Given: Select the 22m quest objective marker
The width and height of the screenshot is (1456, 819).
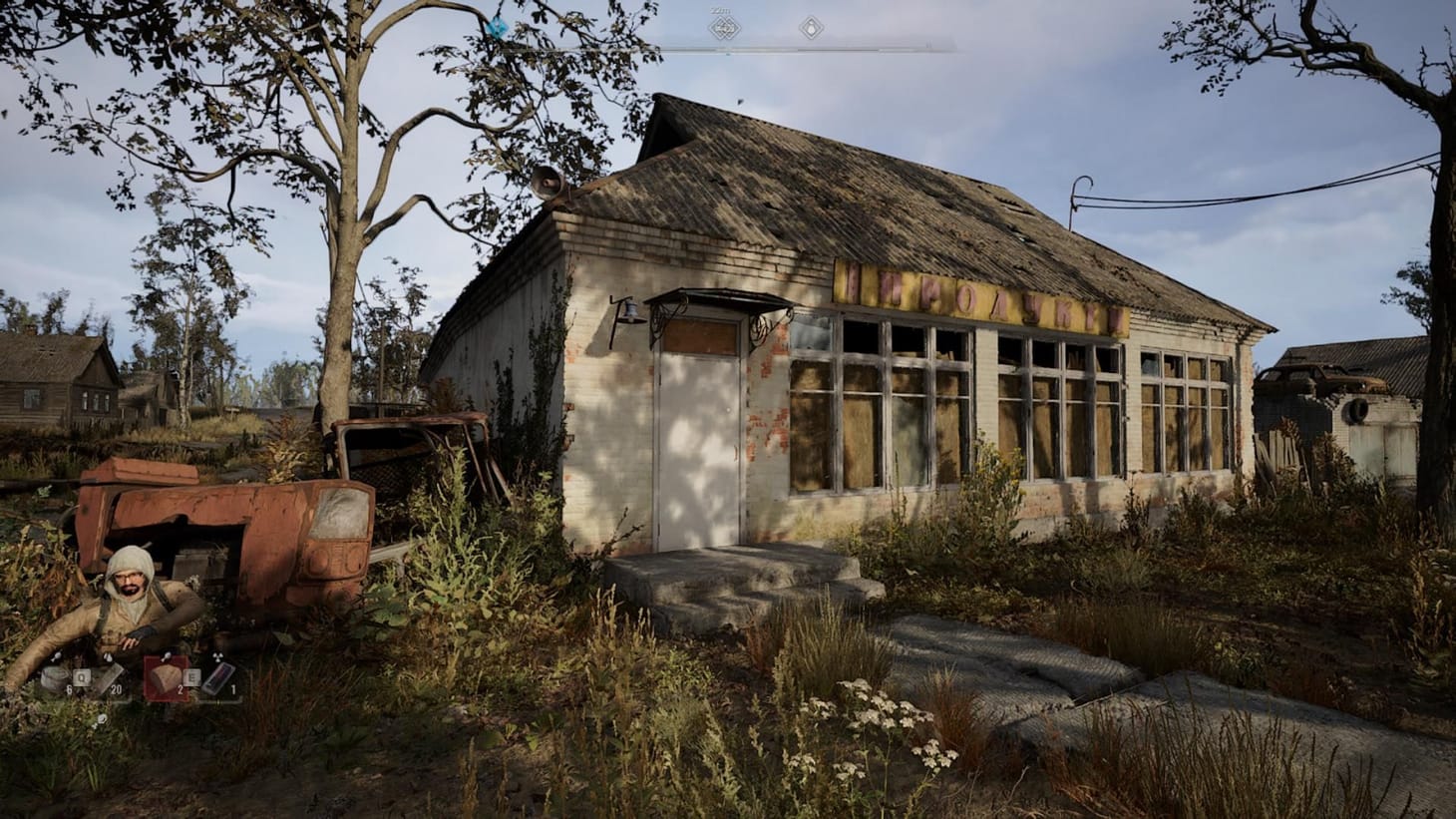Looking at the screenshot, I should click(x=724, y=27).
